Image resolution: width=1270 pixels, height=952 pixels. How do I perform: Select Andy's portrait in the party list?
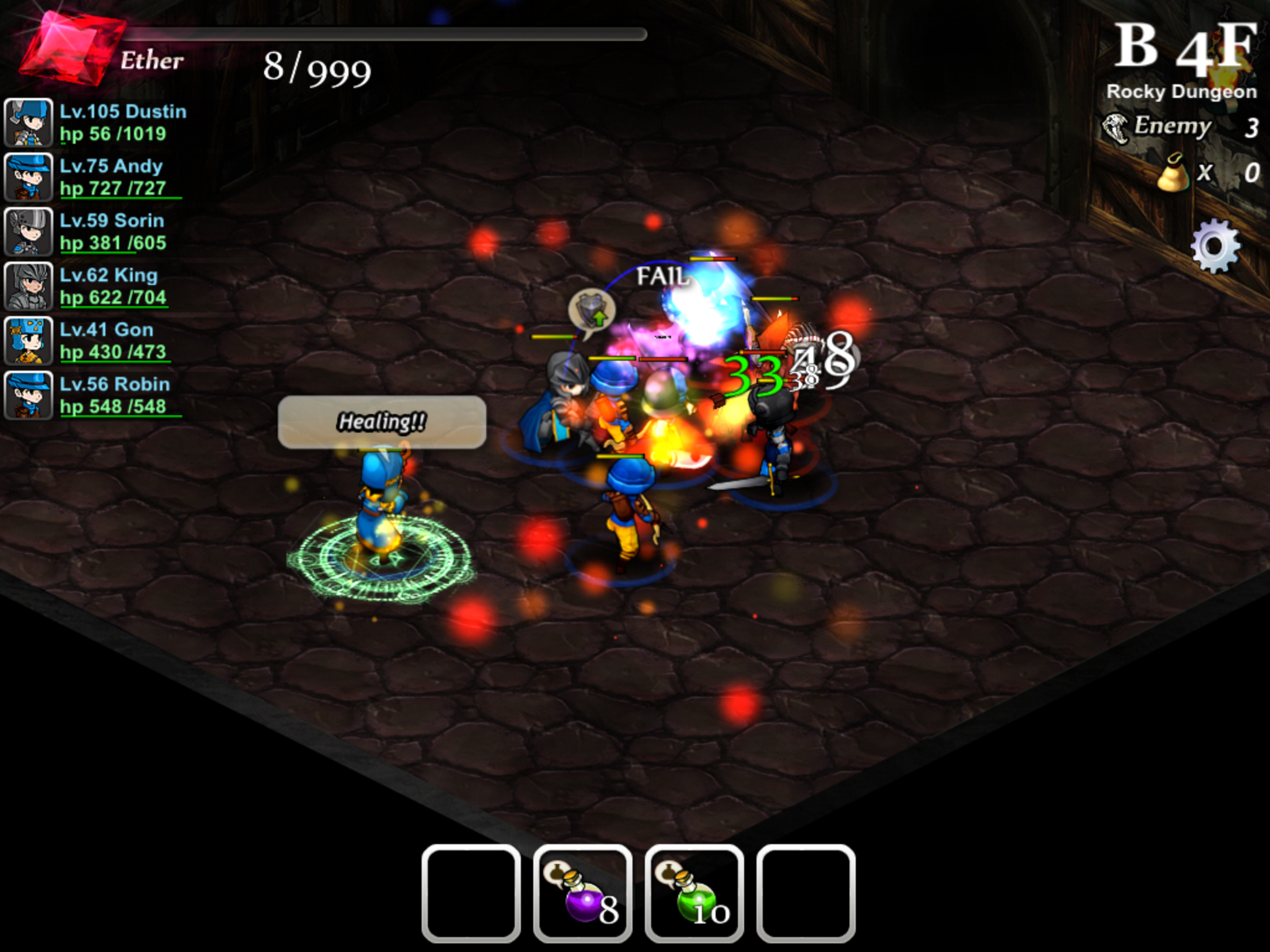28,178
